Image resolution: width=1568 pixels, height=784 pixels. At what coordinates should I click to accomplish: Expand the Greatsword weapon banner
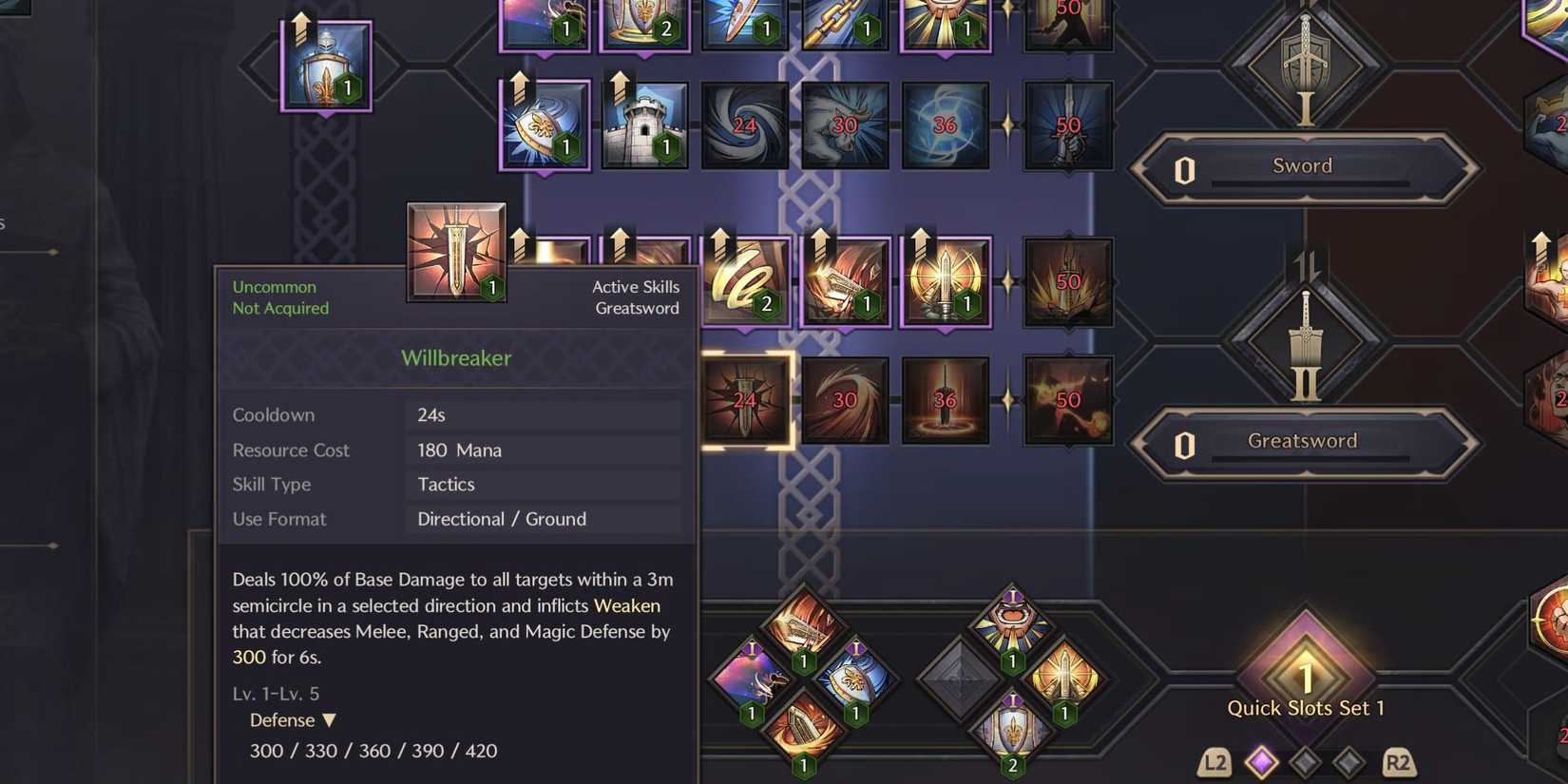(1303, 441)
